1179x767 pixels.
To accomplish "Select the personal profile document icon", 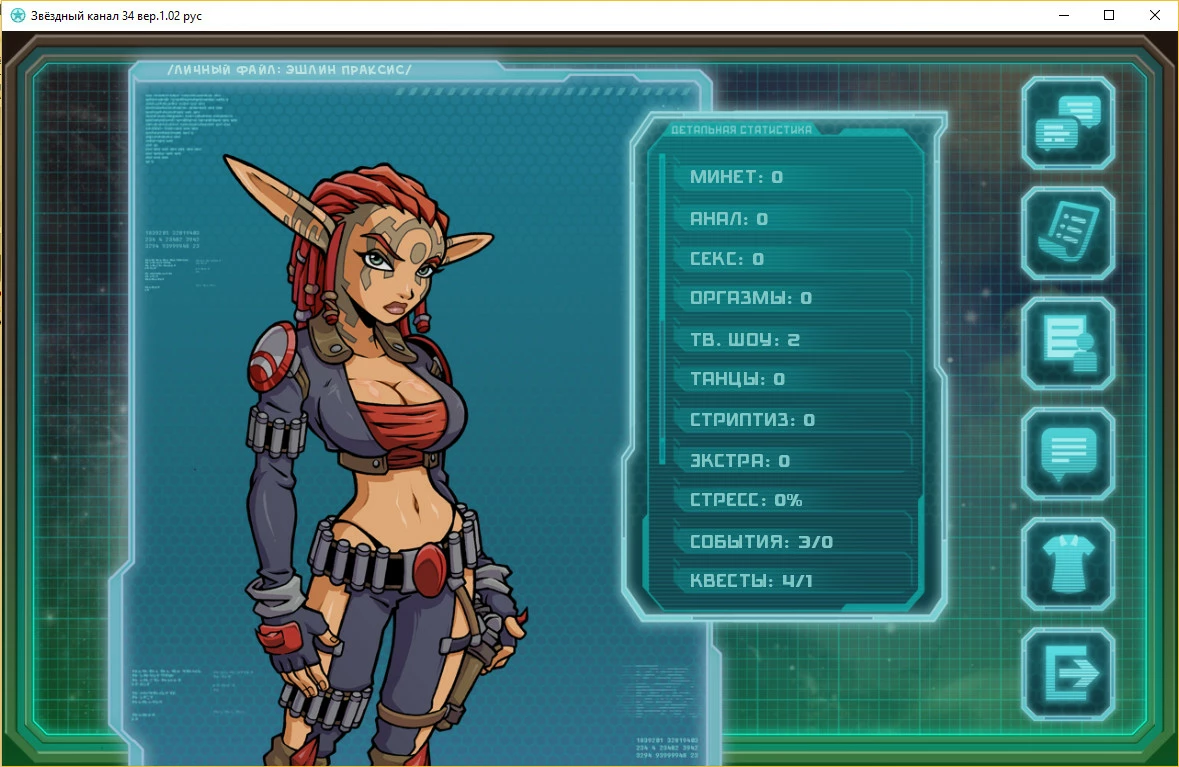I will coord(1068,343).
